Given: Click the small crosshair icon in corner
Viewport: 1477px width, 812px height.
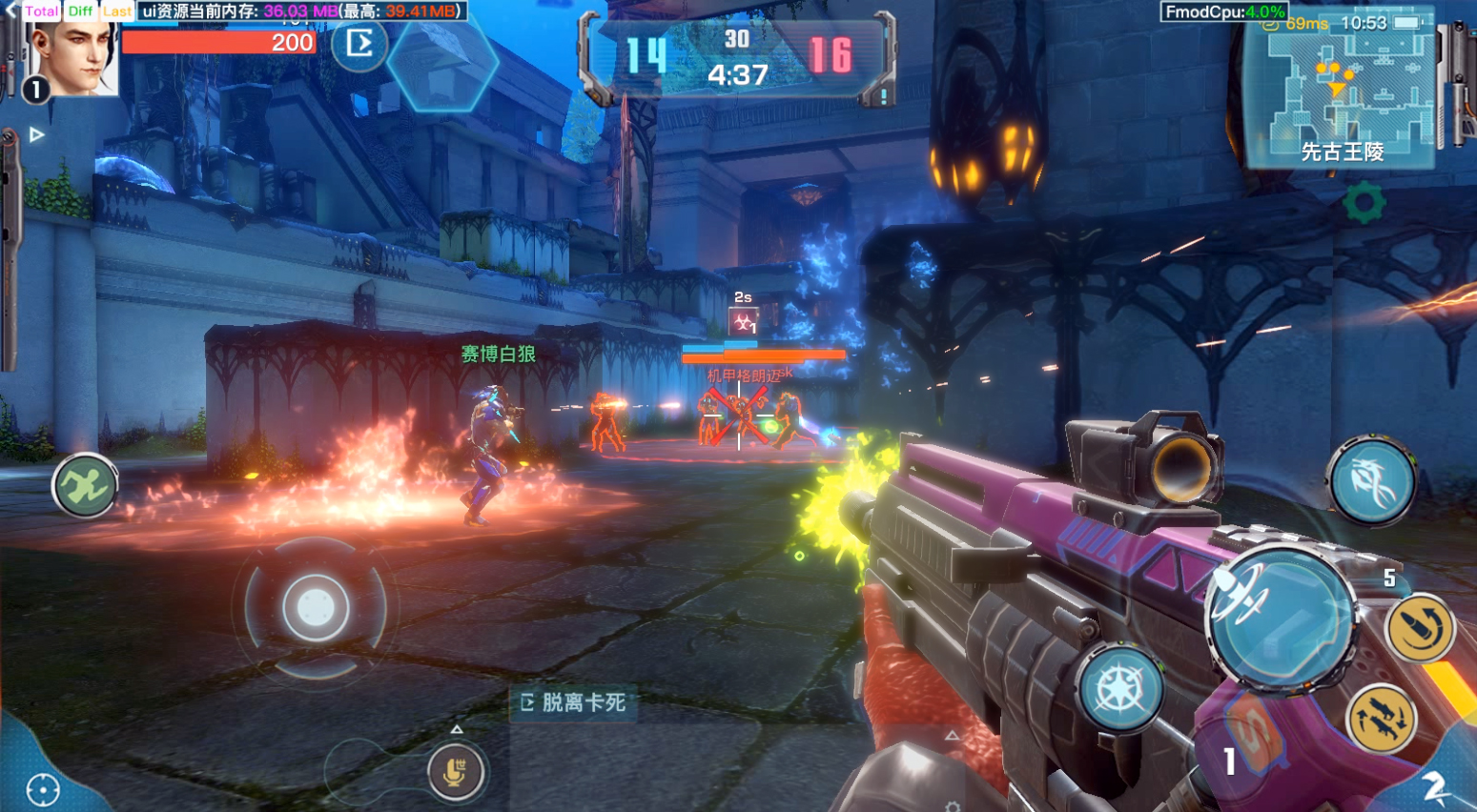Looking at the screenshot, I should coord(43,789).
